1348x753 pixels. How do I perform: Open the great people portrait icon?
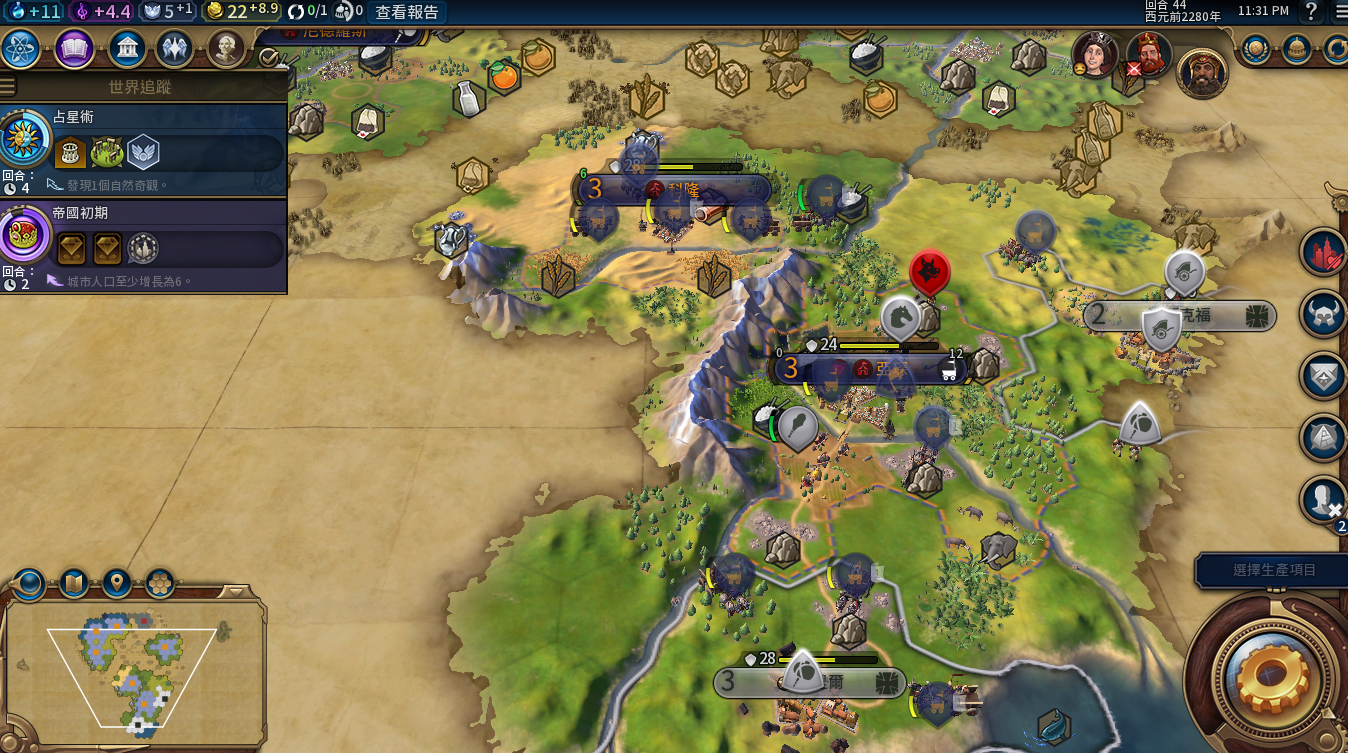pos(226,48)
